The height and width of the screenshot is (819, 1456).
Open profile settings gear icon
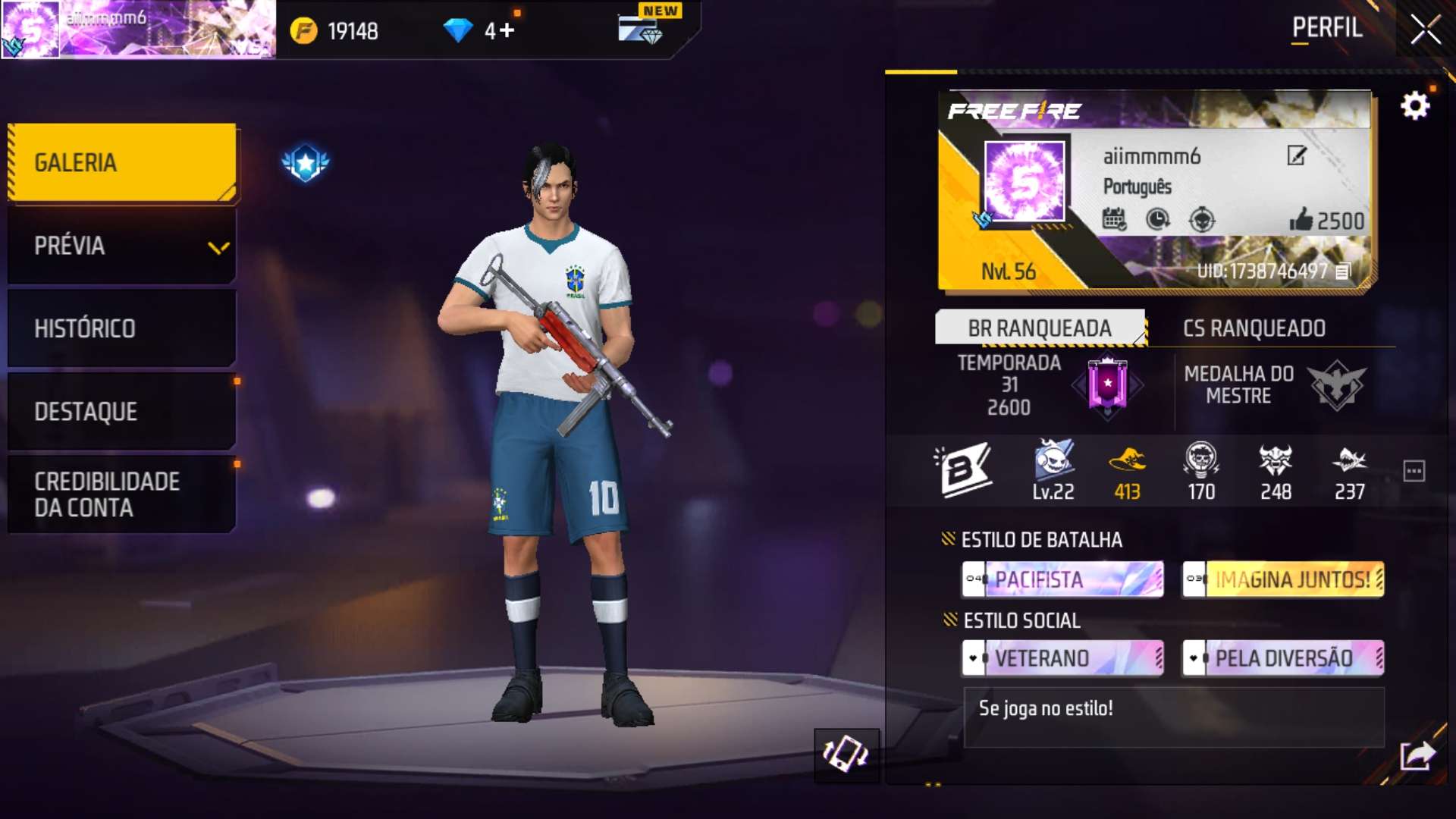(1414, 105)
